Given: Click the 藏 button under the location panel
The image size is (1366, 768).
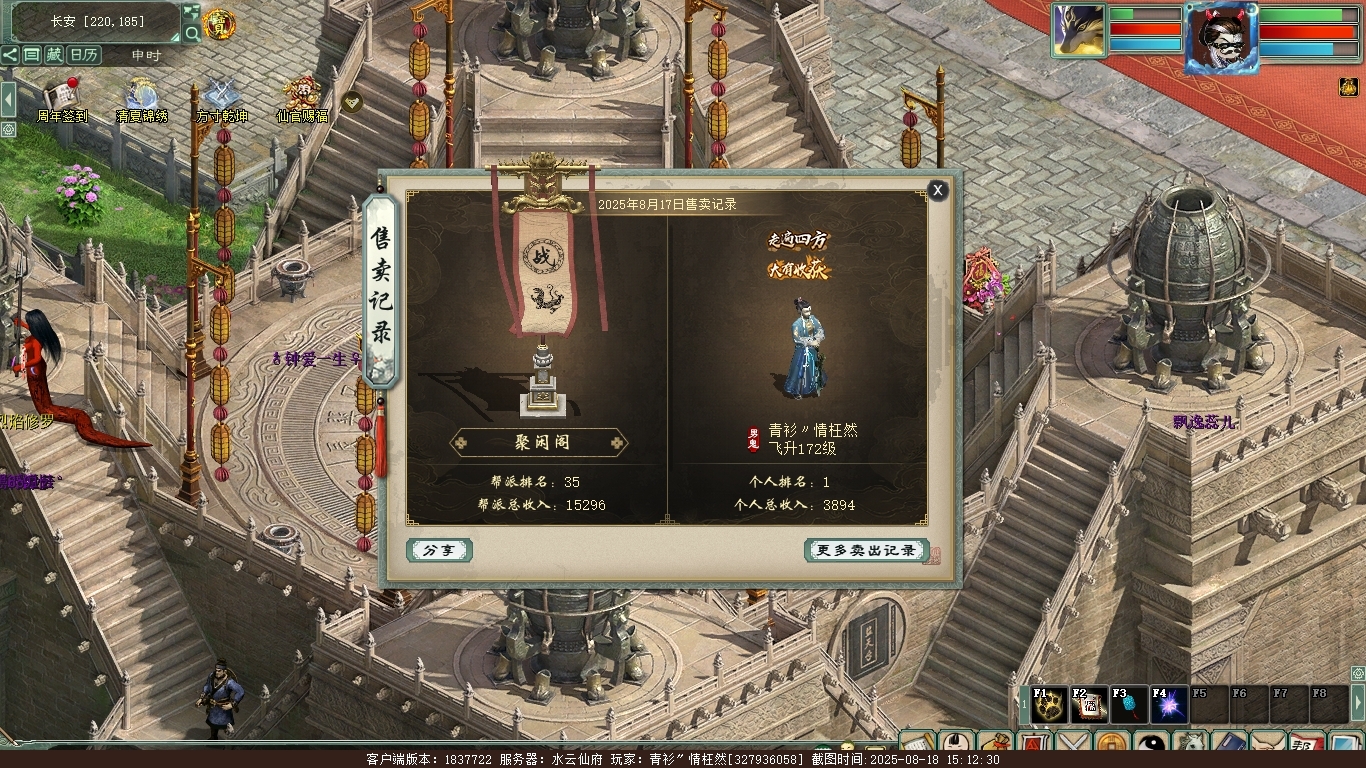Looking at the screenshot, I should click(x=54, y=55).
